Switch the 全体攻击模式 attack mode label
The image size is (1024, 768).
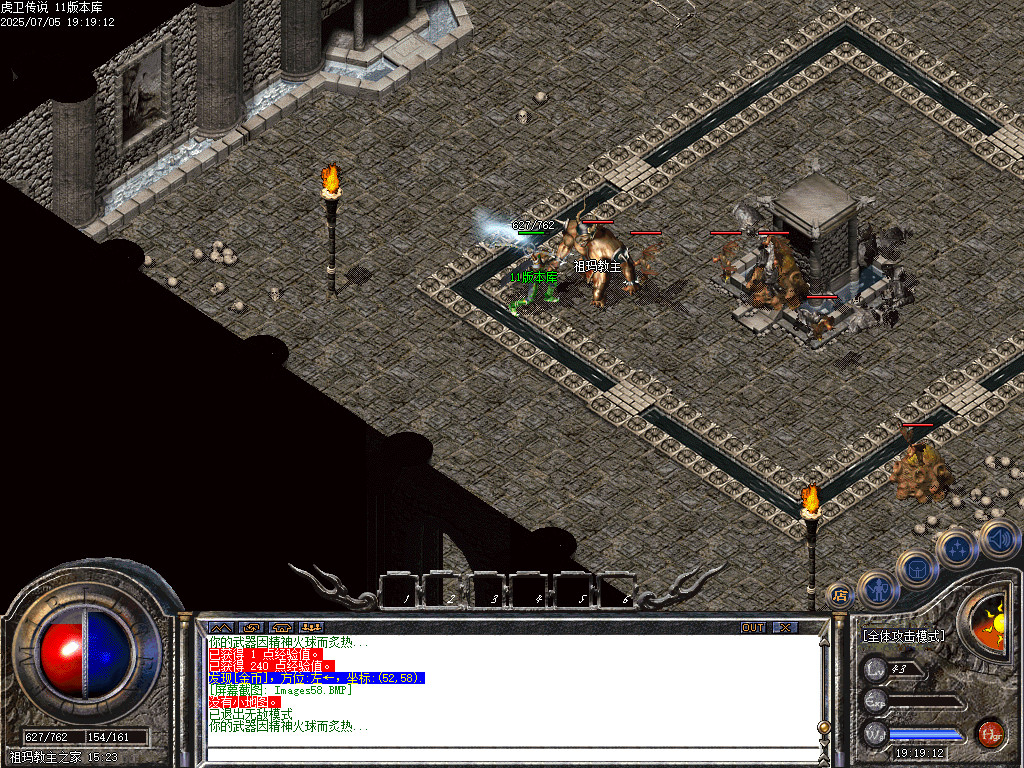[x=904, y=636]
